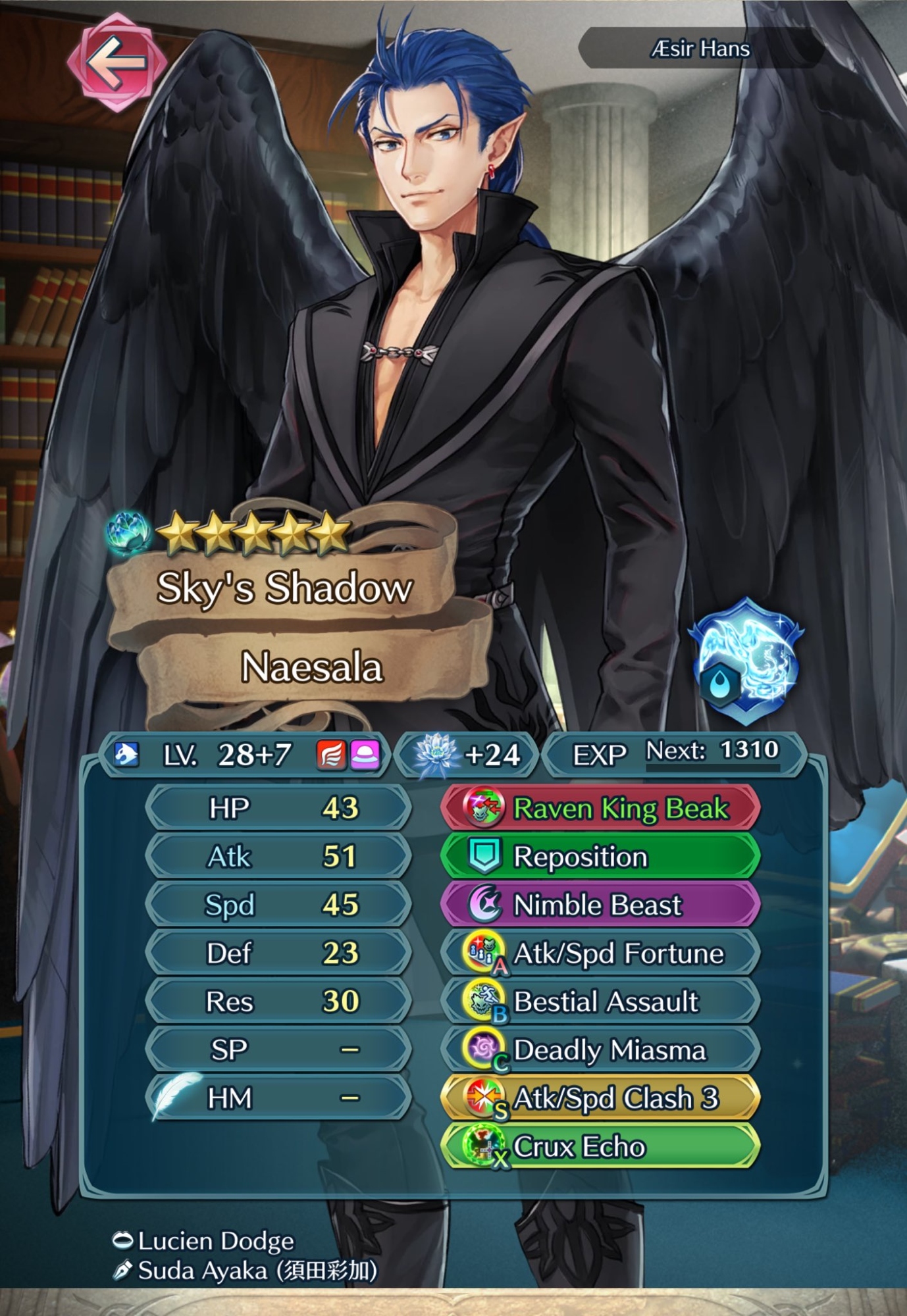Show the Crux Echo X skill info
This screenshot has width=907, height=1316.
click(x=600, y=1147)
